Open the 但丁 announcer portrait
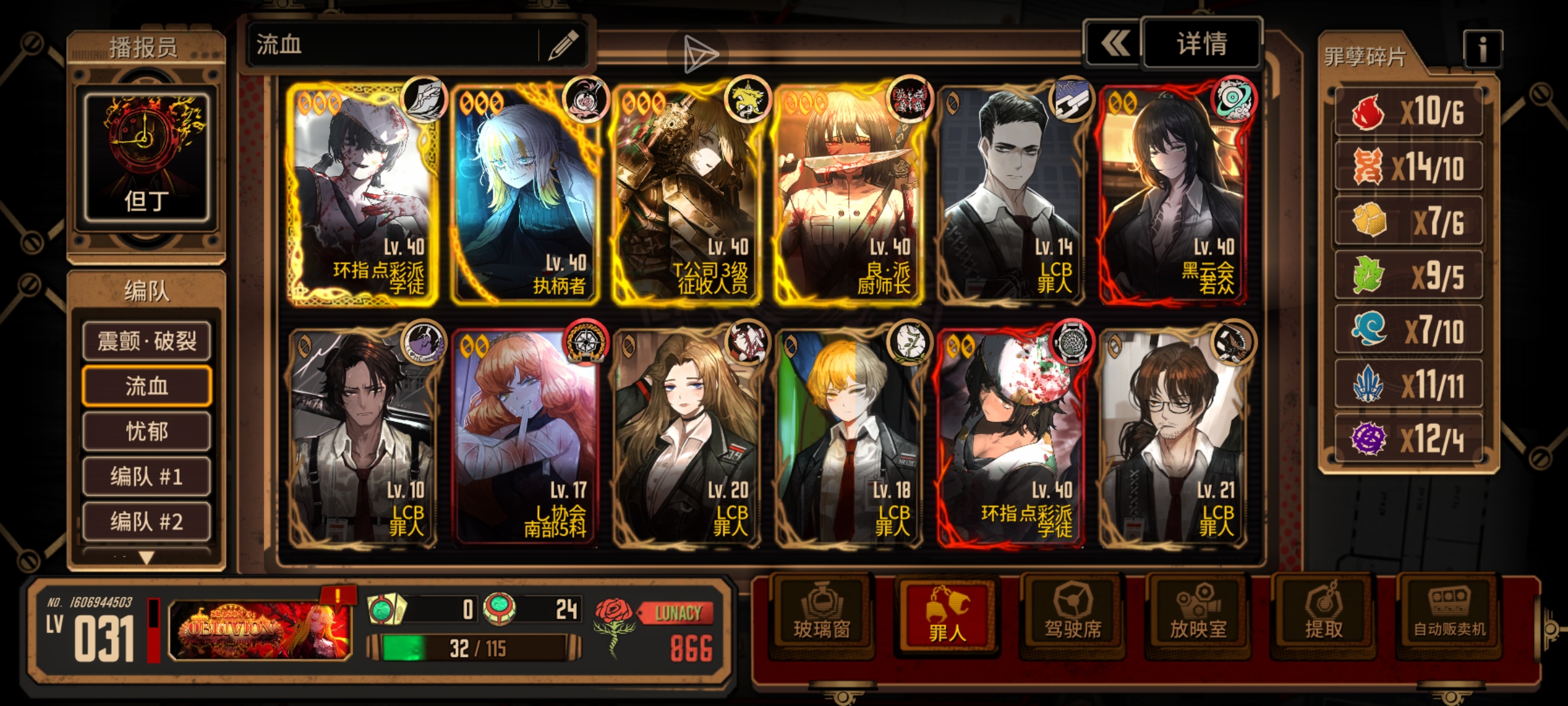 tap(146, 158)
